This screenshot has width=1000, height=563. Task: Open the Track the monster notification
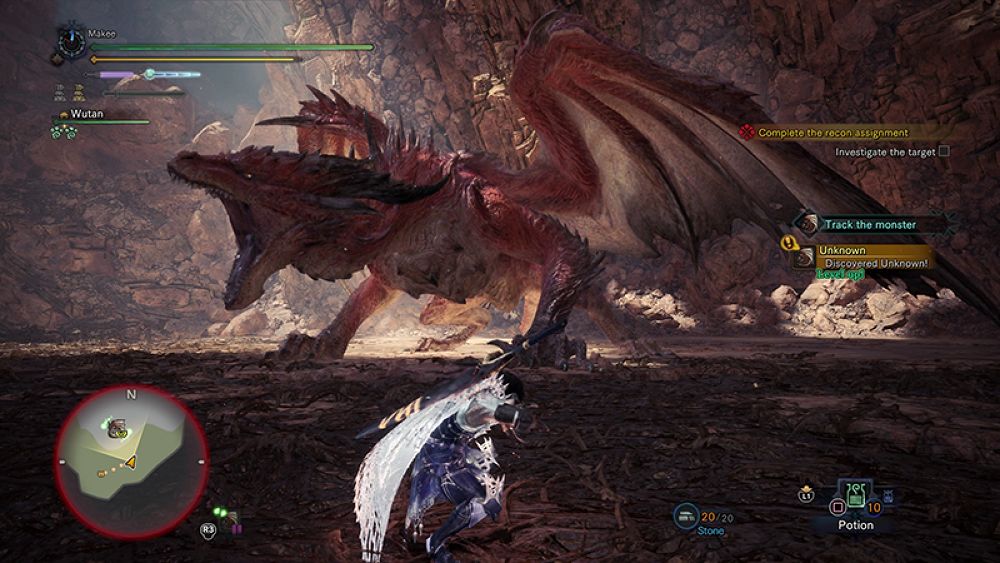point(868,225)
